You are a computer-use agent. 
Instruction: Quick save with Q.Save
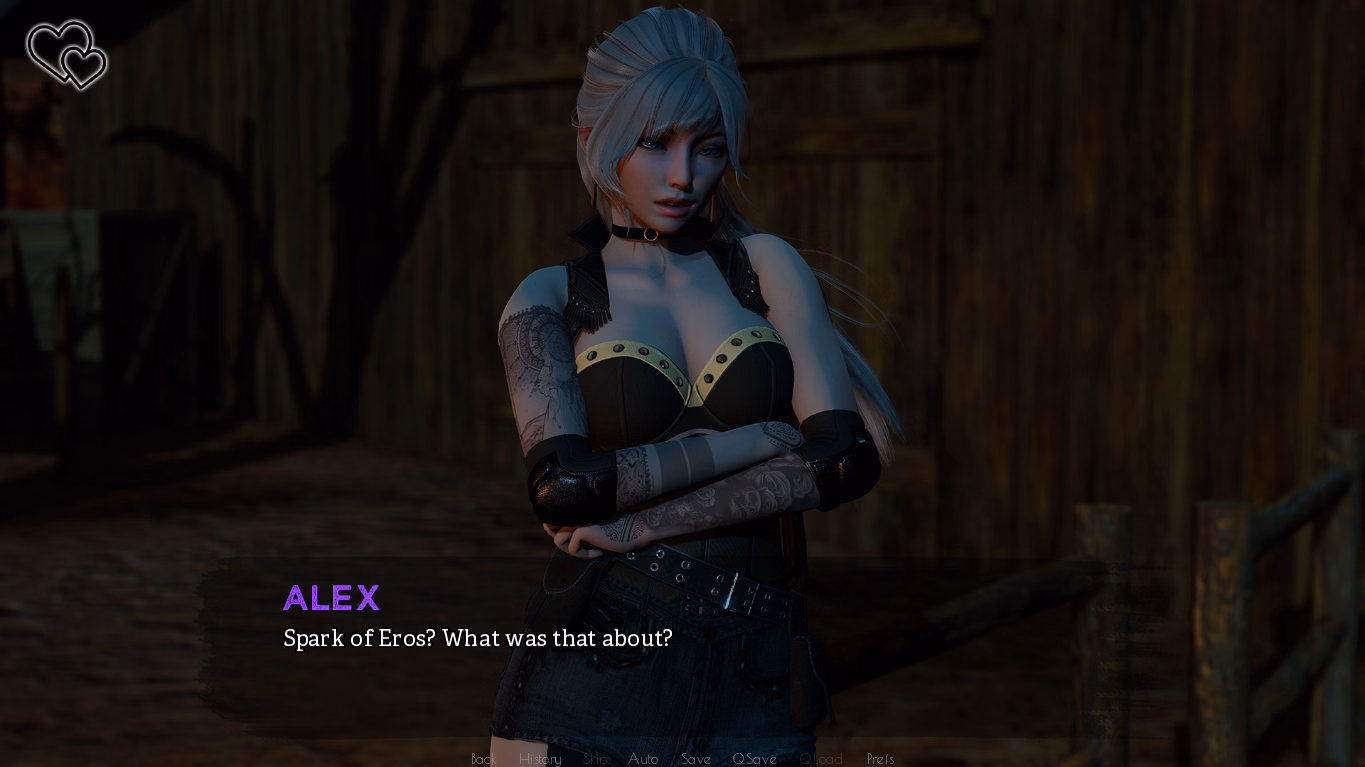(x=754, y=759)
